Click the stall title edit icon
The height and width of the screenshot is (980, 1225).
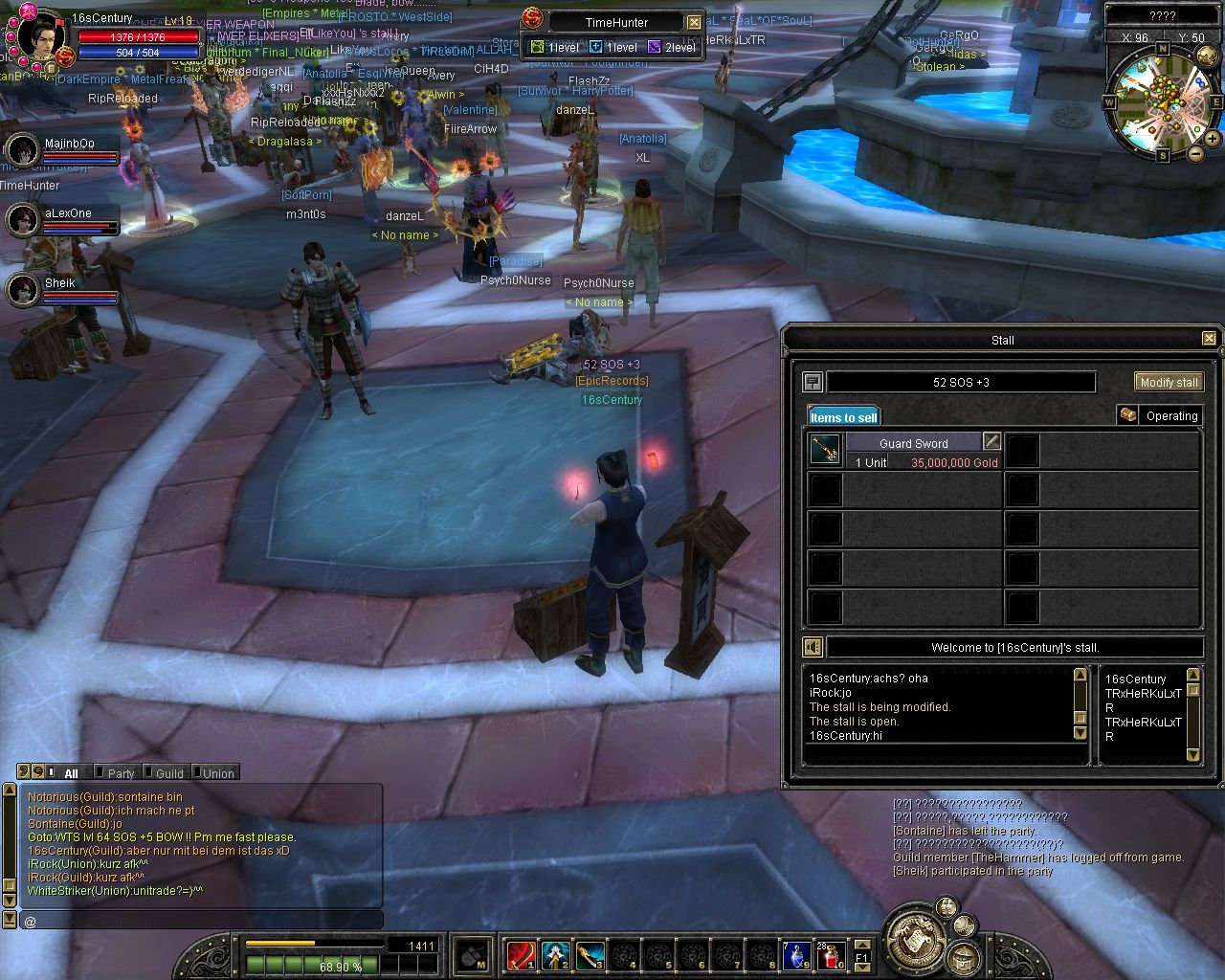coord(813,382)
